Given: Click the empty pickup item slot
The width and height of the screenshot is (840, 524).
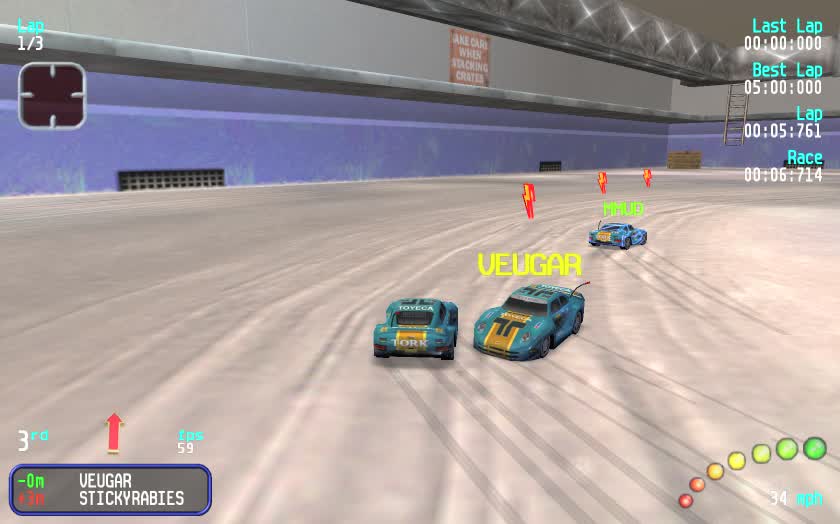Looking at the screenshot, I should pyautogui.click(x=52, y=95).
